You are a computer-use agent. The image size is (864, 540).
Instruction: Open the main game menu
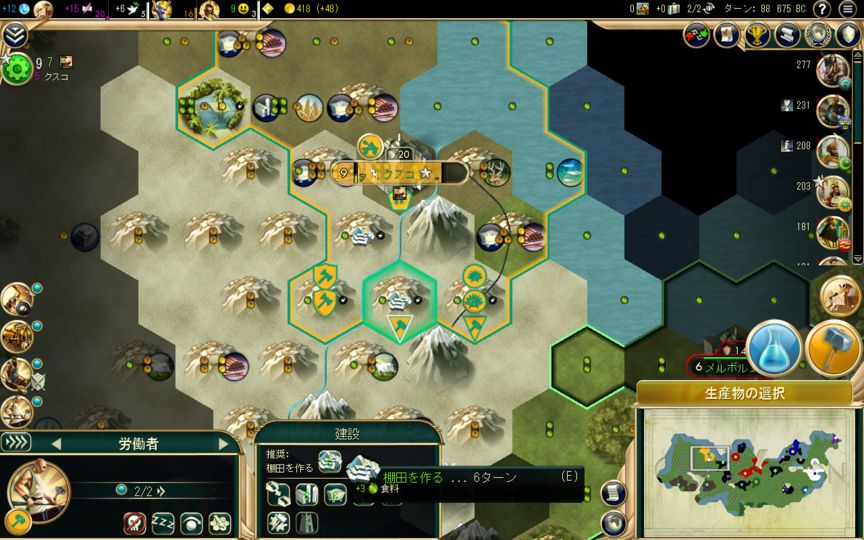coord(848,9)
